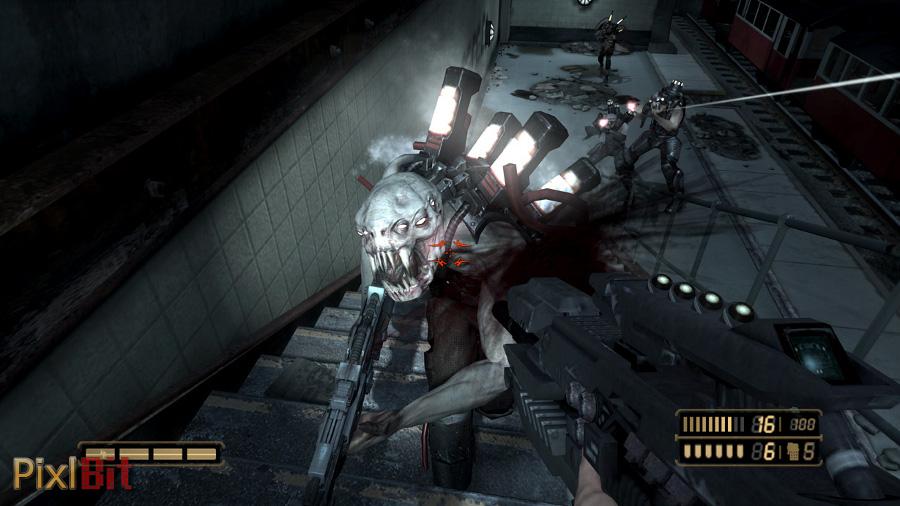The image size is (900, 506).
Task: Click the PixlBit watermark logo
Action: point(72,472)
